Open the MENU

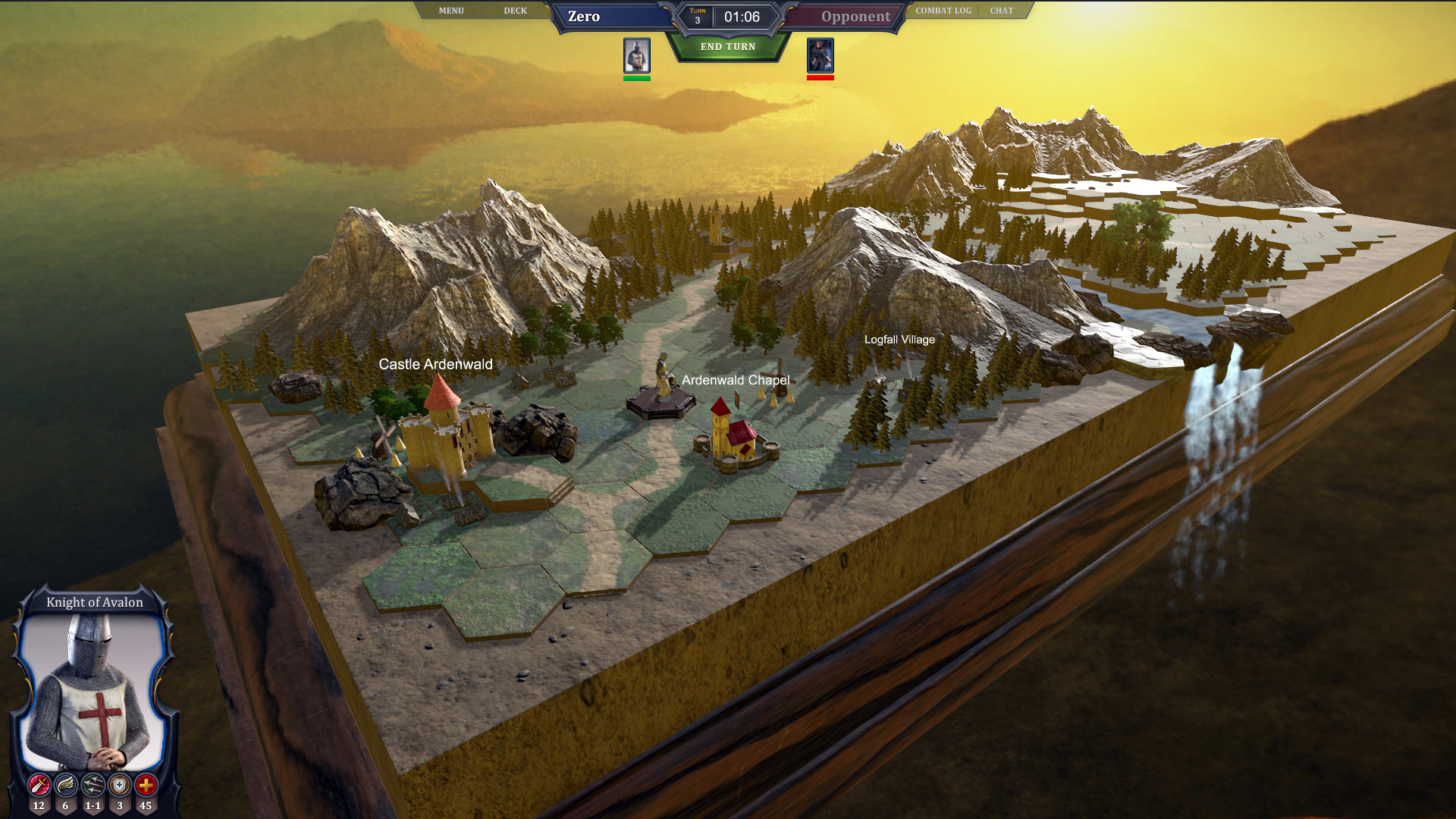(x=450, y=10)
